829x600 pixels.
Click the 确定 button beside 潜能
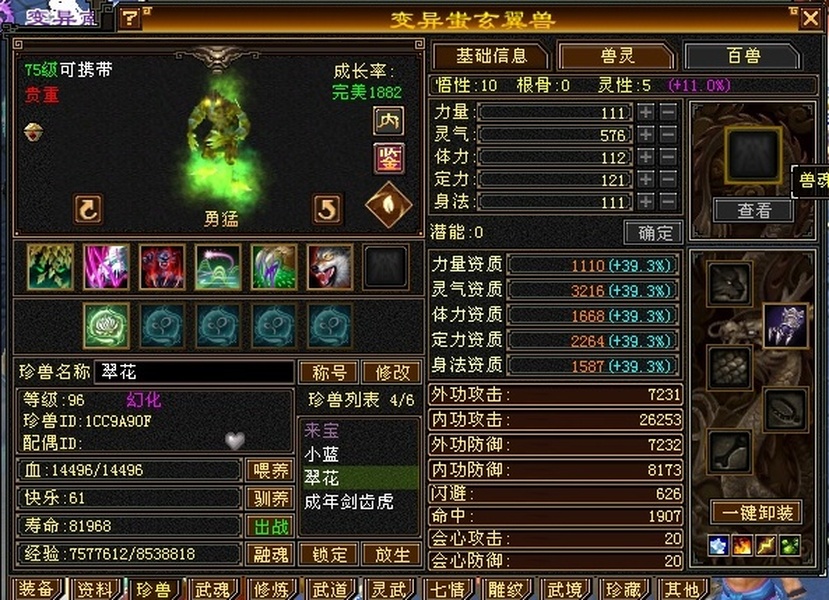tap(653, 232)
